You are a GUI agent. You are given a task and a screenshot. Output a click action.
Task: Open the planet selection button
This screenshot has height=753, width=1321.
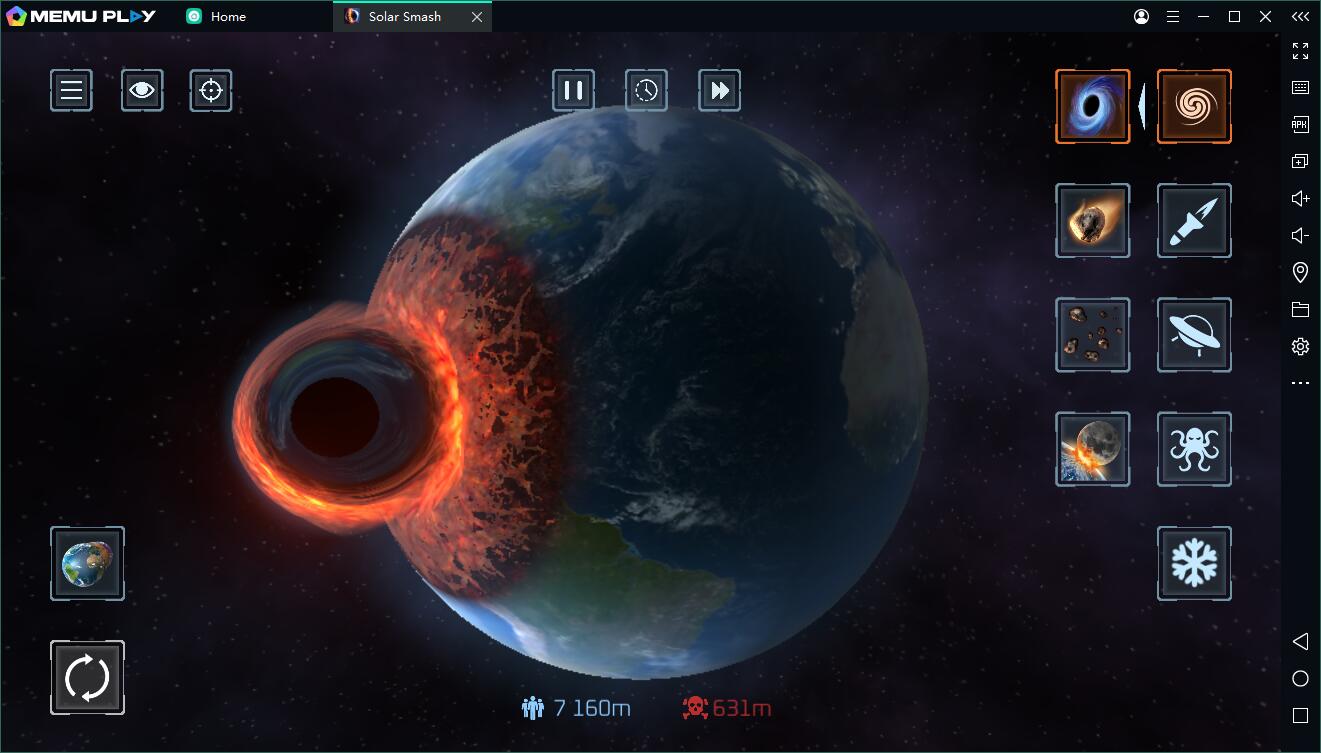point(87,564)
